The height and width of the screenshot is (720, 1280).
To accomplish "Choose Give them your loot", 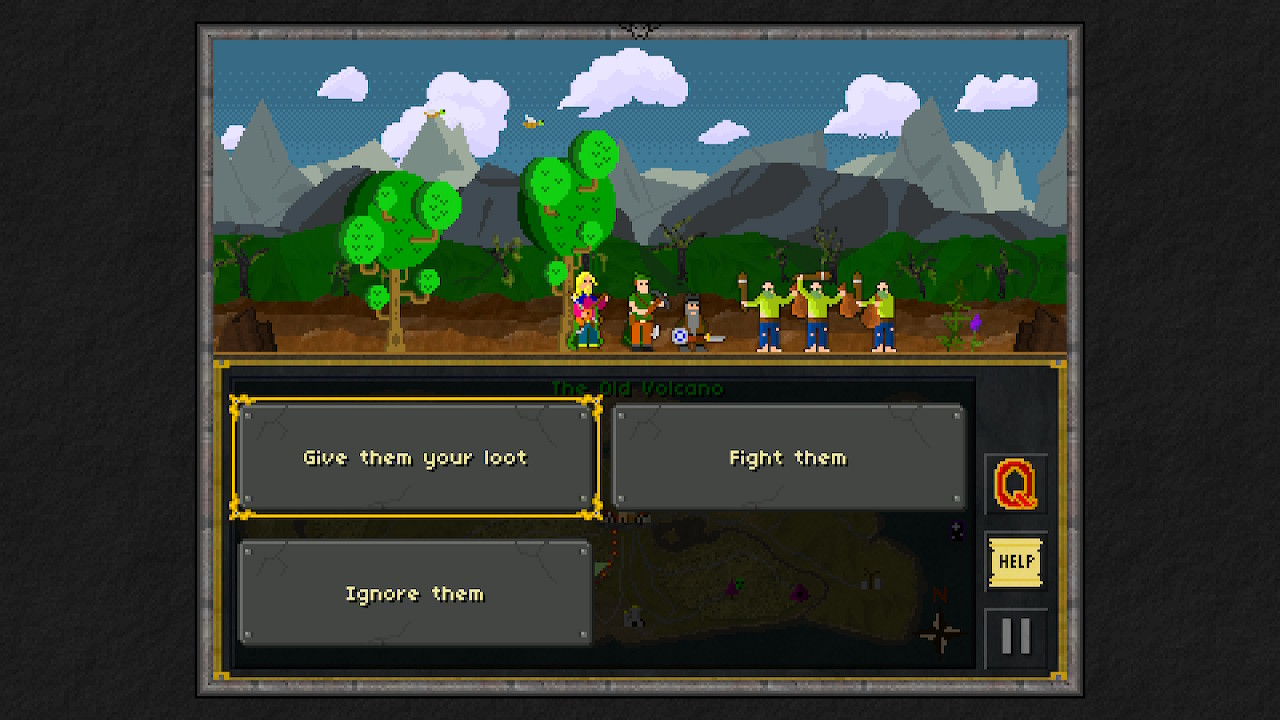I will [x=415, y=457].
